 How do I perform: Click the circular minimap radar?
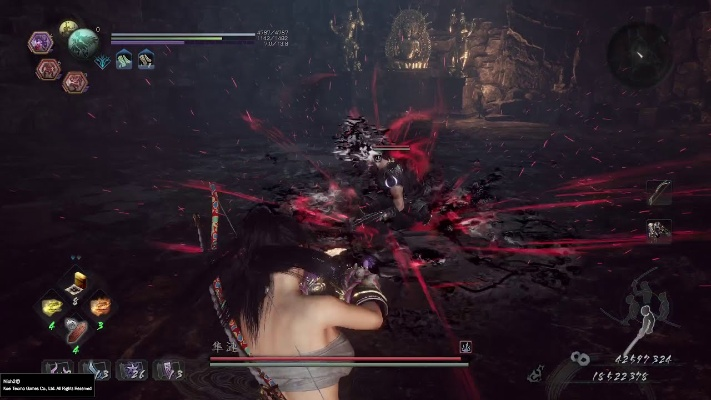[639, 49]
